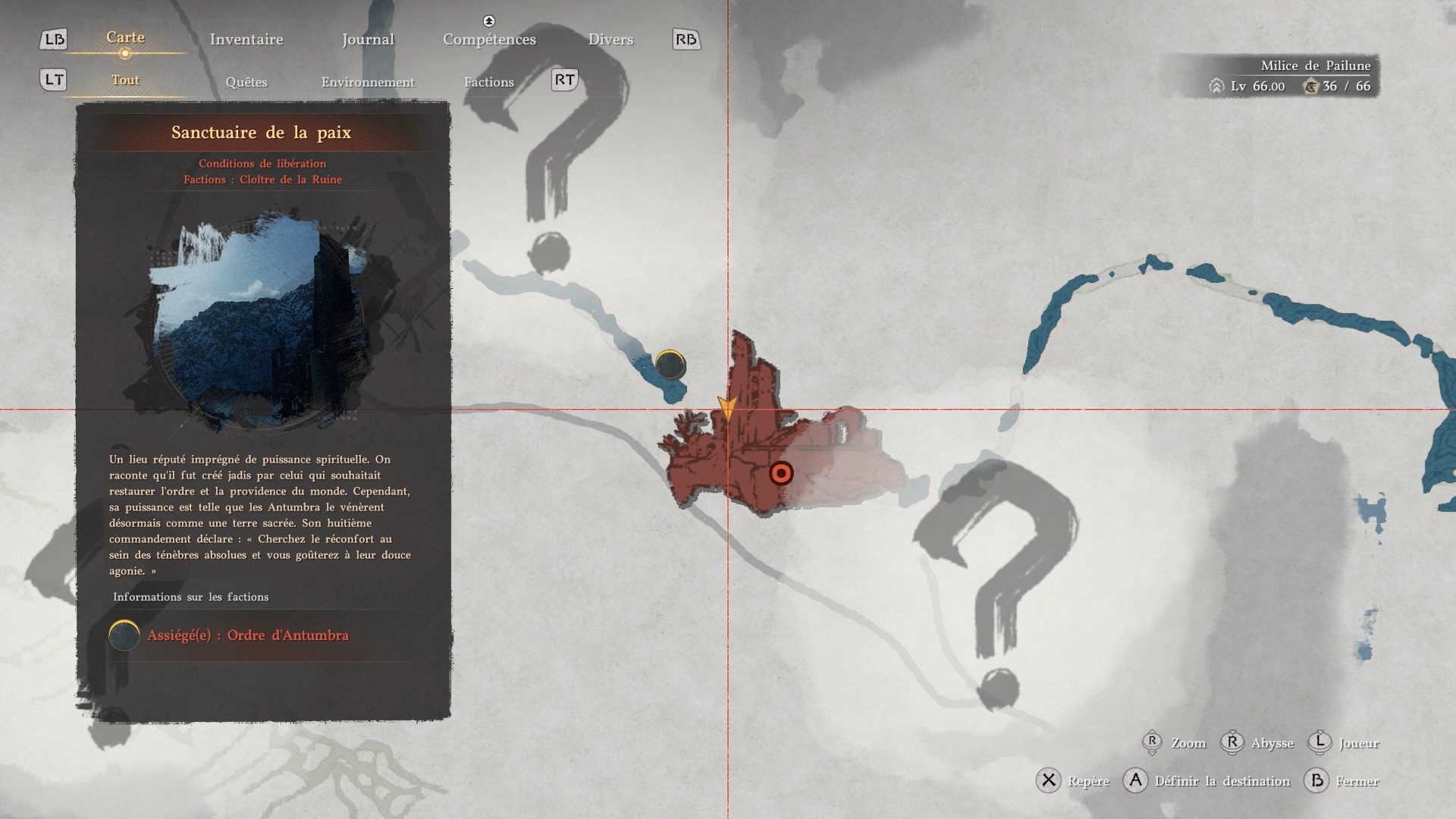This screenshot has width=1456, height=819.
Task: Switch to the Carte tab
Action: point(125,38)
